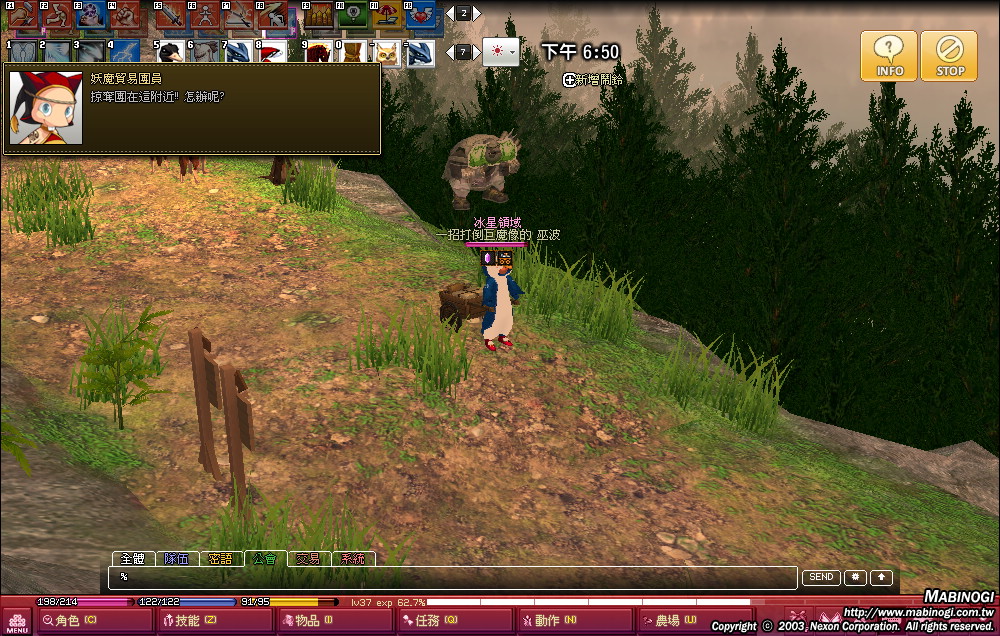Switch to the 隊伍 party chat tab
Image resolution: width=1000 pixels, height=636 pixels.
pyautogui.click(x=177, y=559)
